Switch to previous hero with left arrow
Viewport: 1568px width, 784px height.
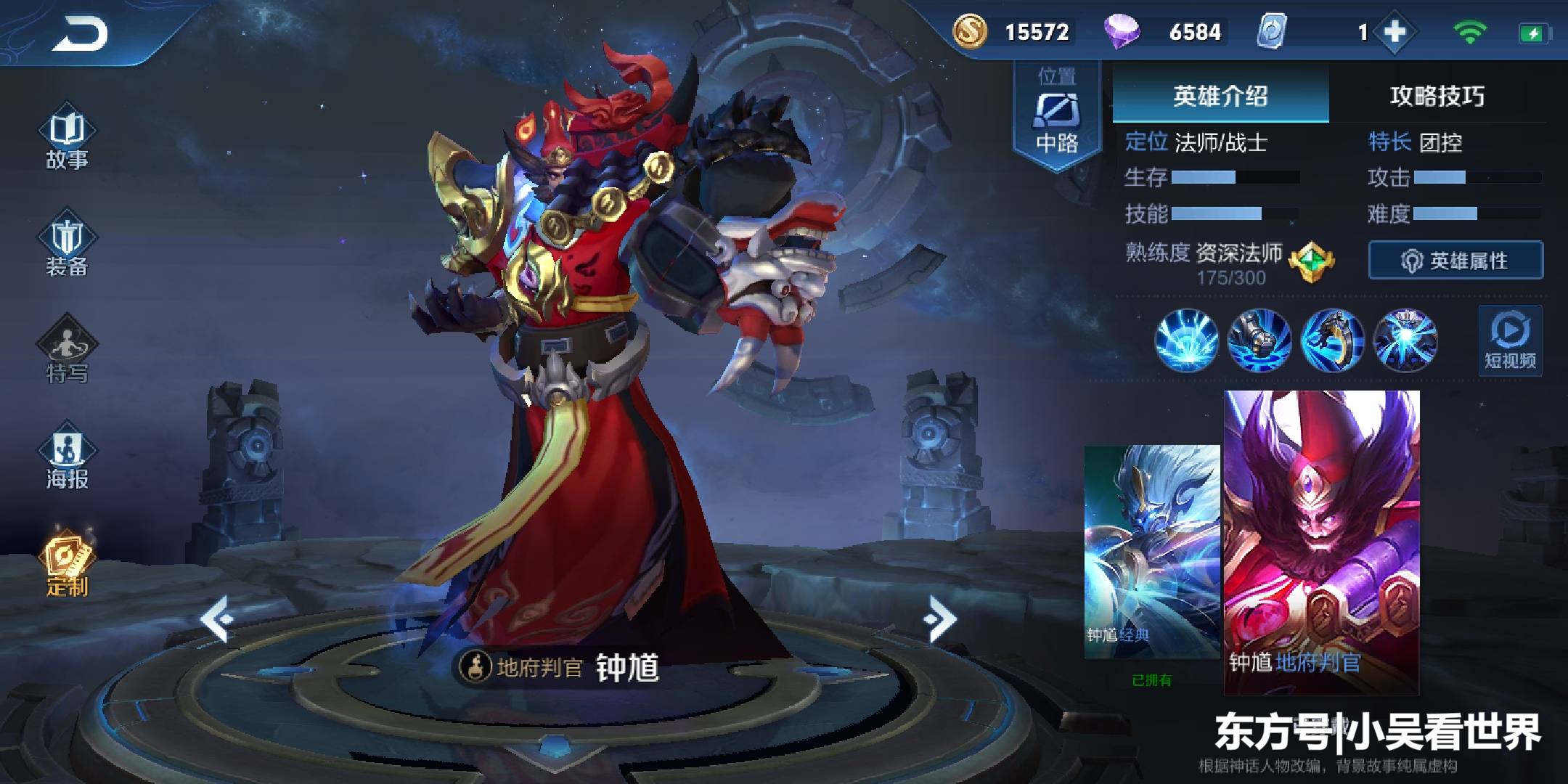[216, 618]
